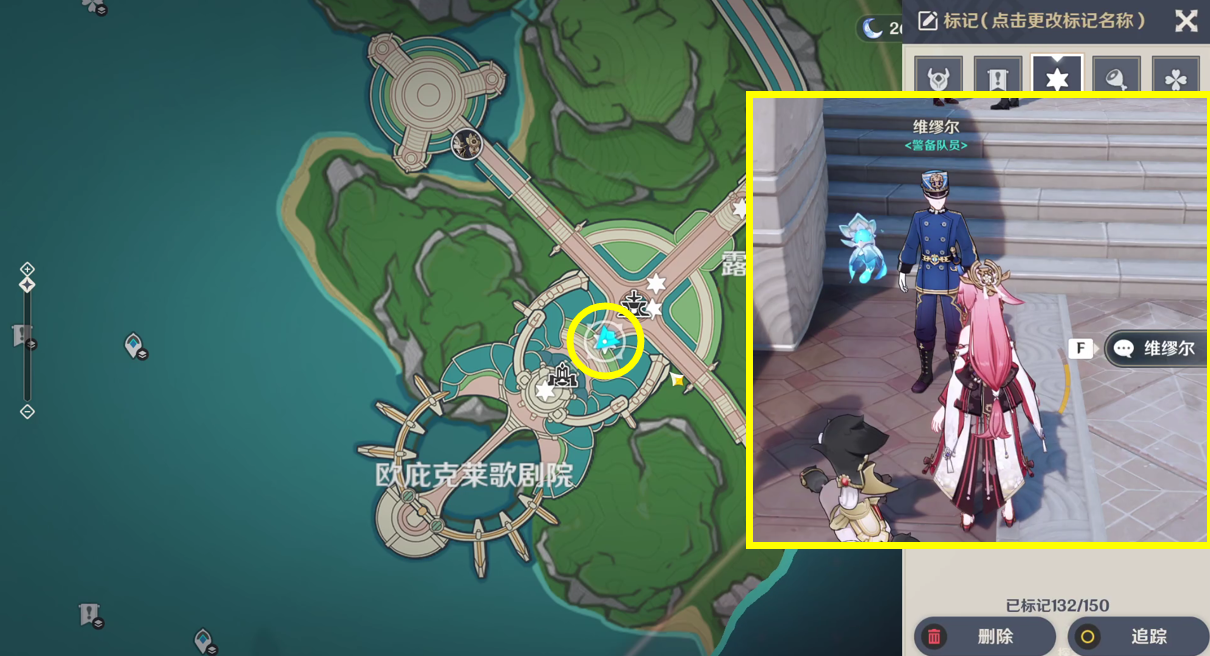Choose the exclamation banner marker icon
Viewport: 1210px width, 656px height.
998,77
